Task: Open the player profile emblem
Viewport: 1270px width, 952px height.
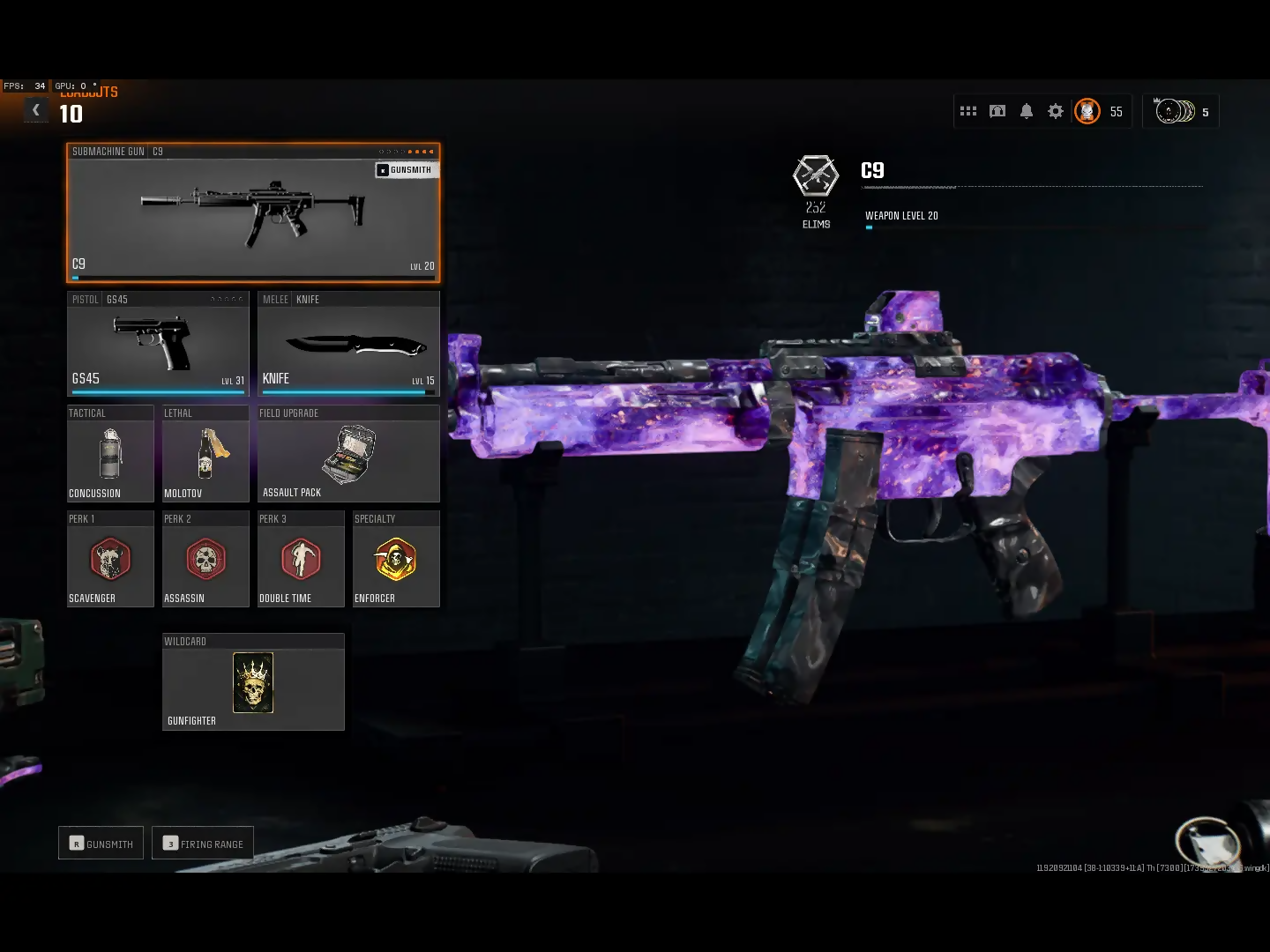Action: pos(1087,111)
